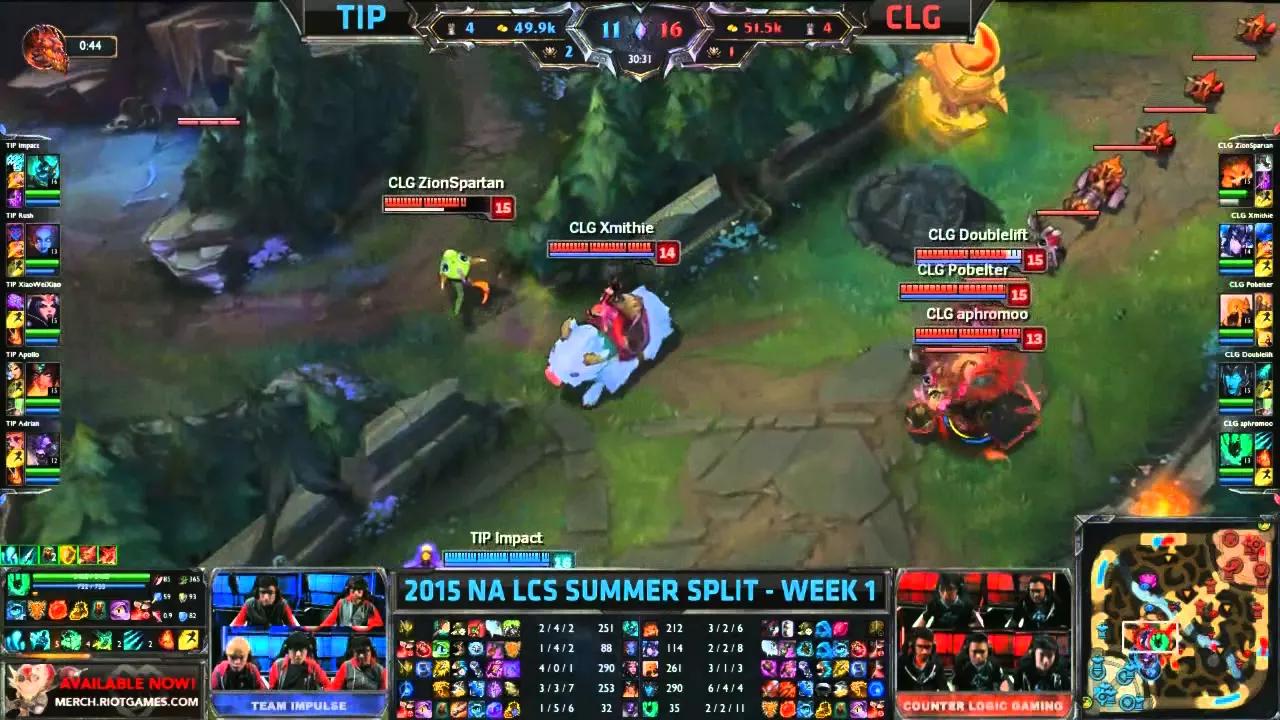This screenshot has height=720, width=1280.
Task: Click the attack damage stat icon beside 85
Action: pos(158,579)
